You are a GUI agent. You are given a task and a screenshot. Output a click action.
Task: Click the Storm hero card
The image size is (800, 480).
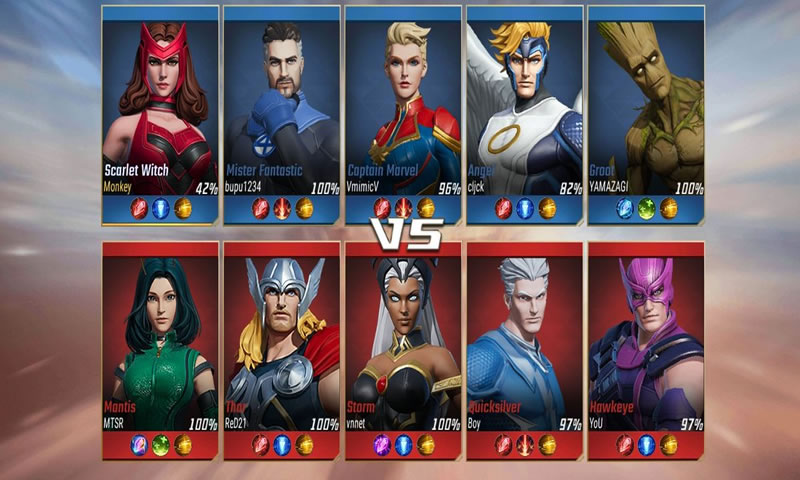(x=404, y=345)
